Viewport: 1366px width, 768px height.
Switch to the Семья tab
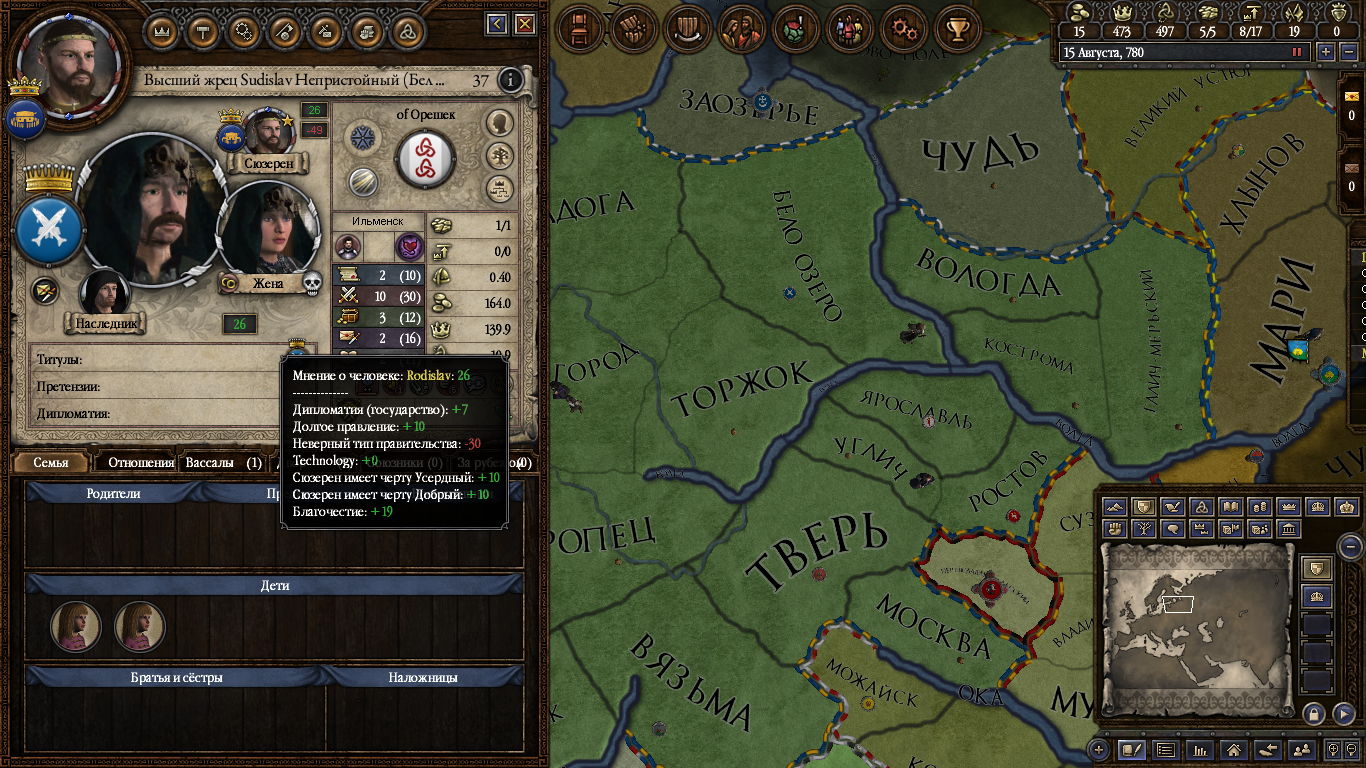click(51, 463)
